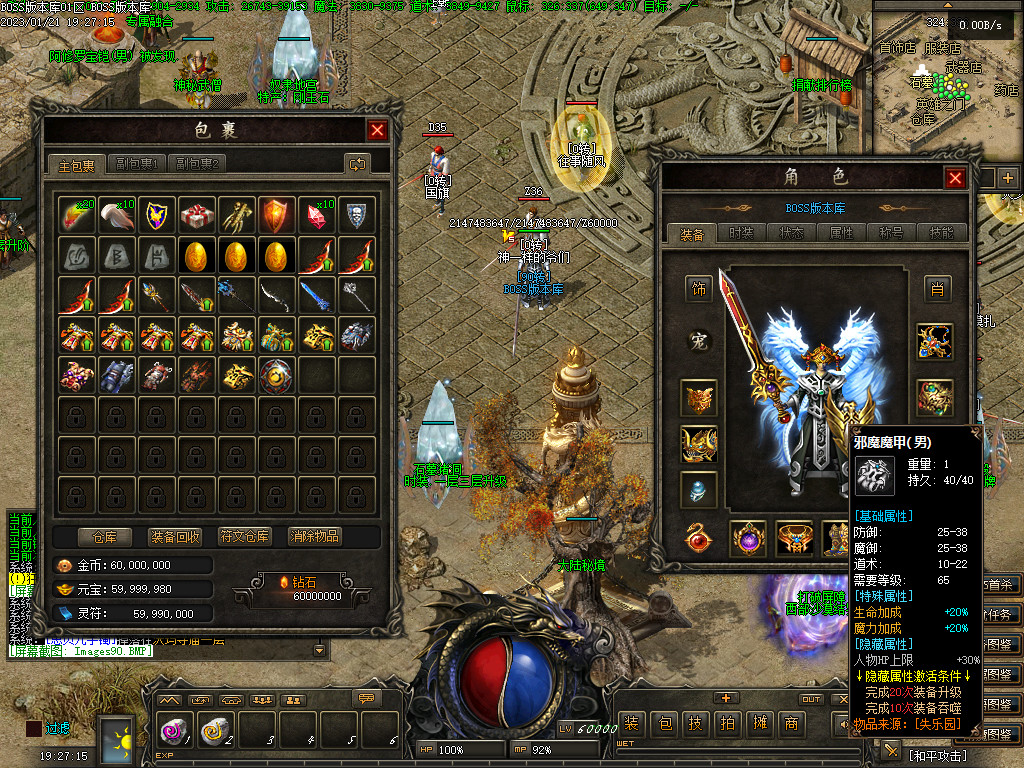The image size is (1024, 768).
Task: Click the 饰 accessory button
Action: 699,289
